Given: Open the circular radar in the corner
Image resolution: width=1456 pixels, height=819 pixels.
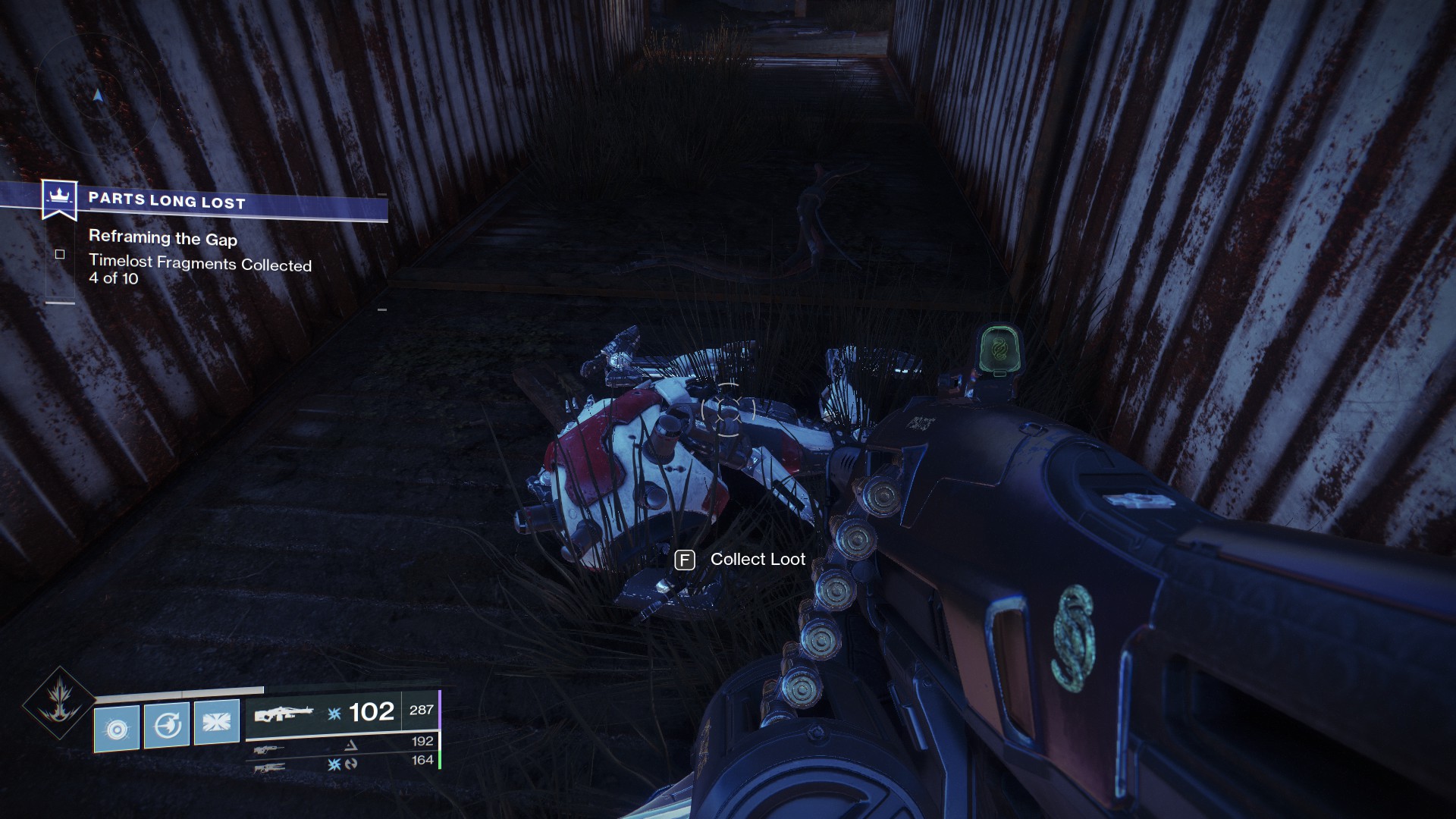Looking at the screenshot, I should pos(97,96).
